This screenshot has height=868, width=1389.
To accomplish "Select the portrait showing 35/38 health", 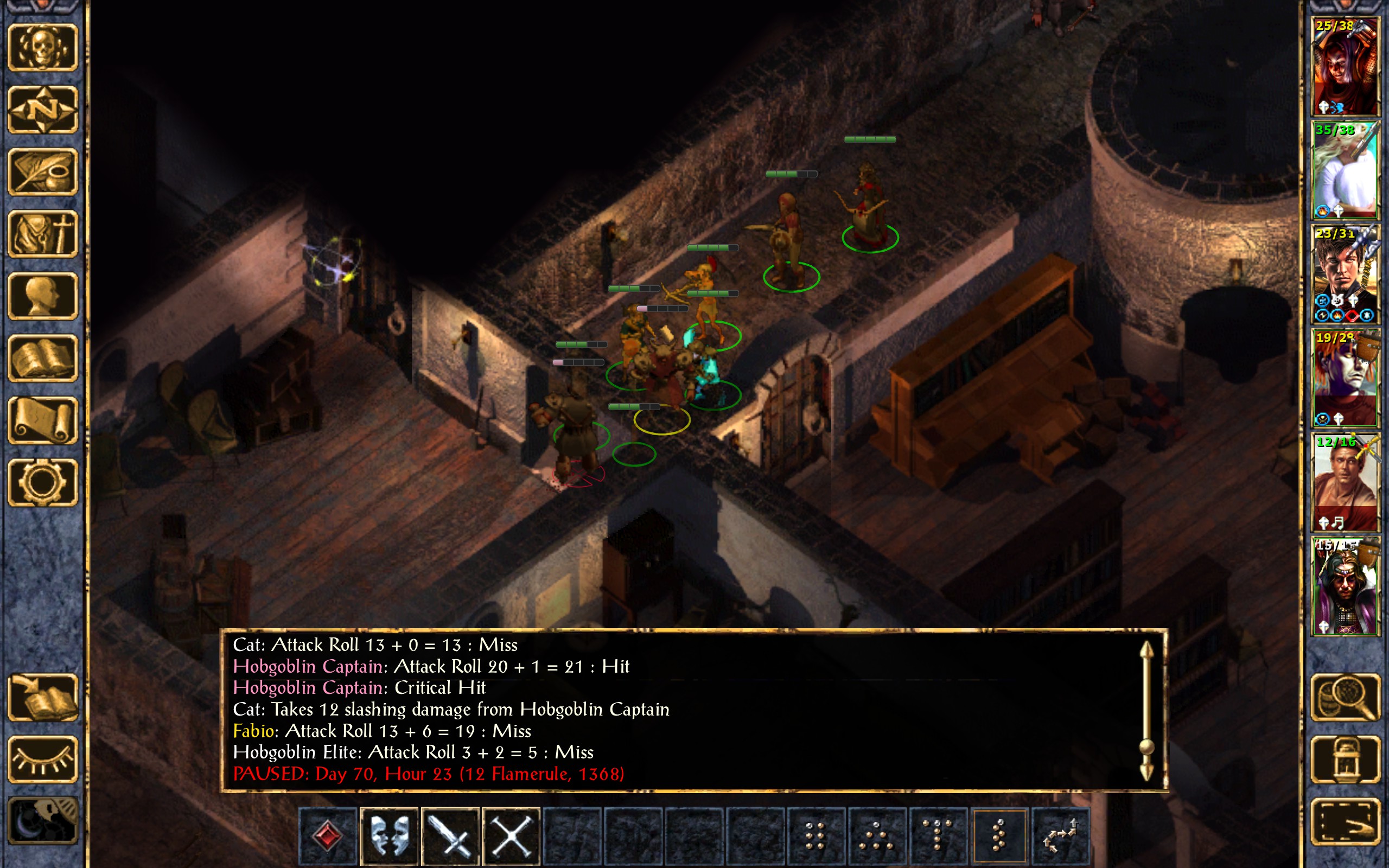I will (x=1345, y=170).
